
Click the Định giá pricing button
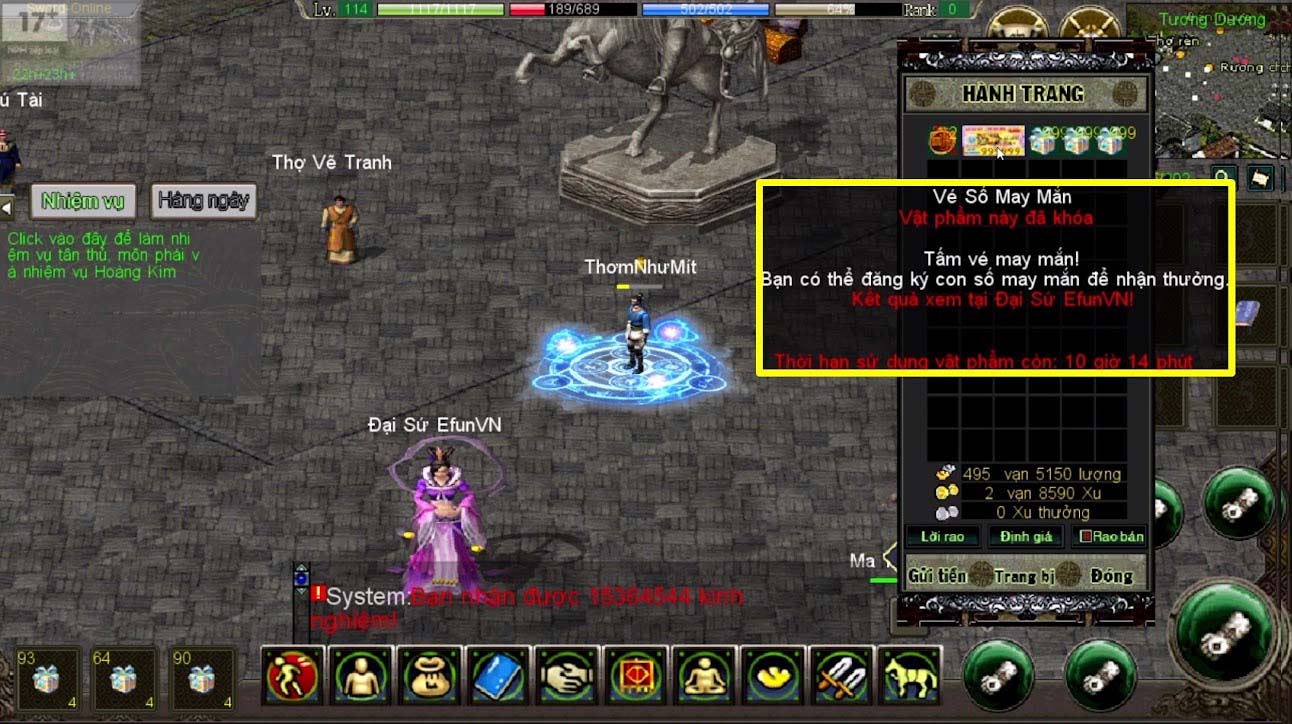[1026, 537]
